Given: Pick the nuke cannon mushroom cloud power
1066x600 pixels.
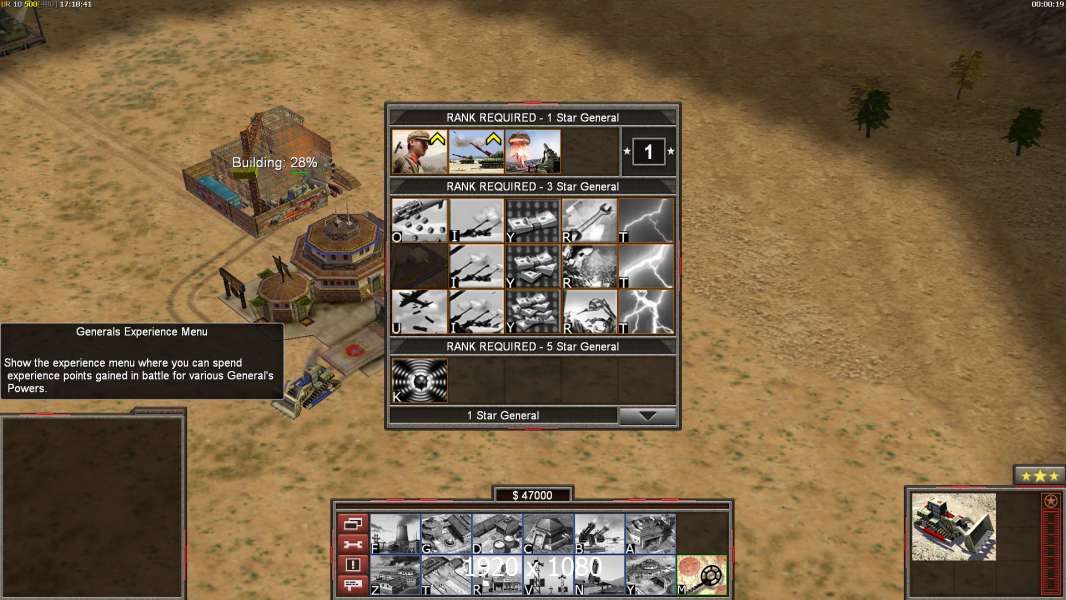Looking at the screenshot, I should (533, 152).
